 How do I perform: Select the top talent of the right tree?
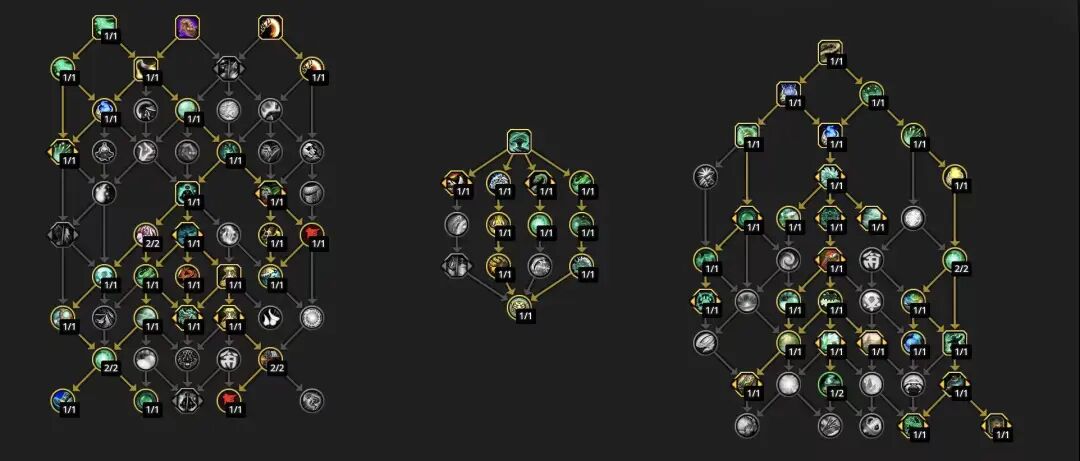(829, 52)
